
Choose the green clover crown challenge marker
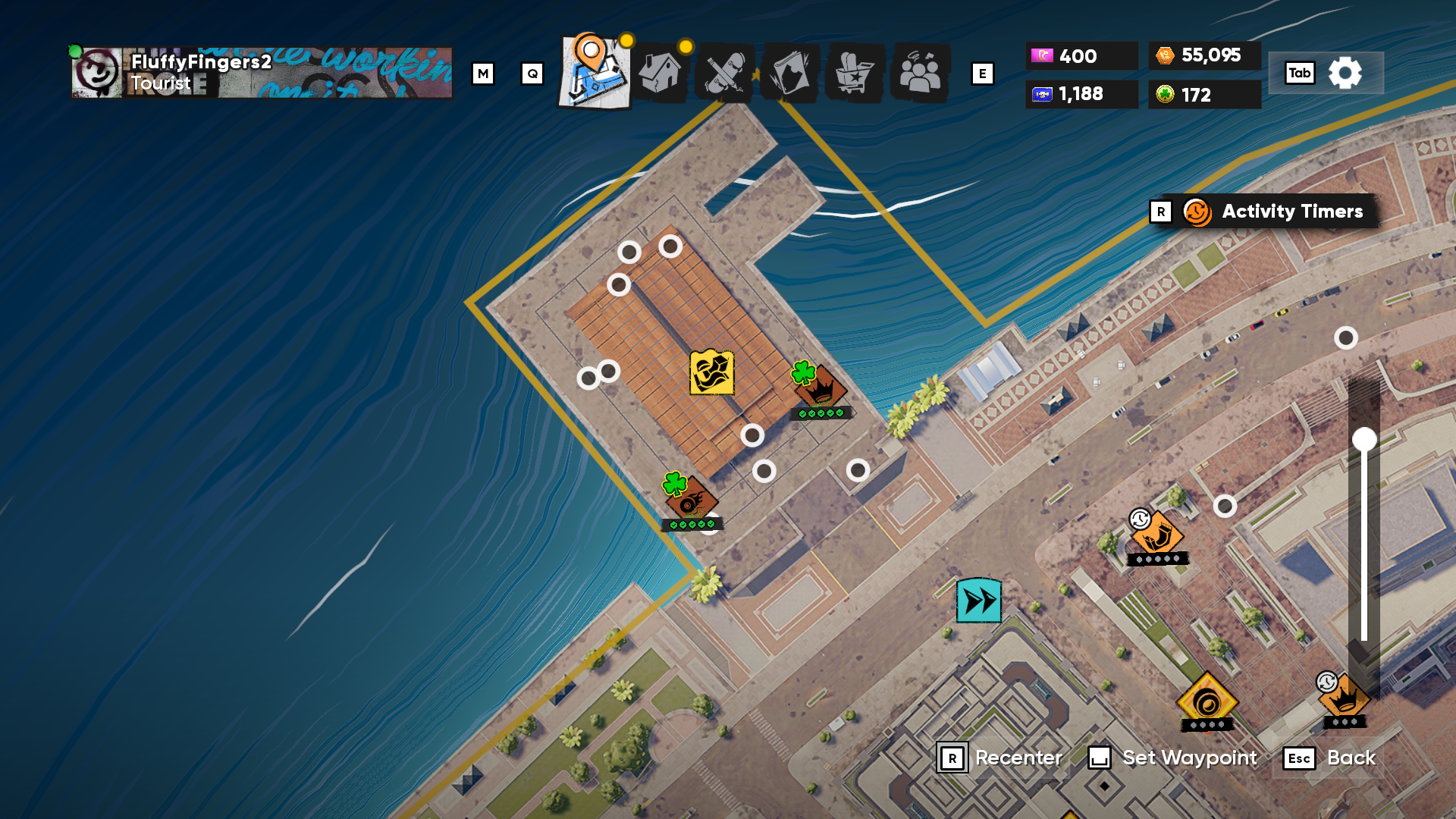(821, 388)
